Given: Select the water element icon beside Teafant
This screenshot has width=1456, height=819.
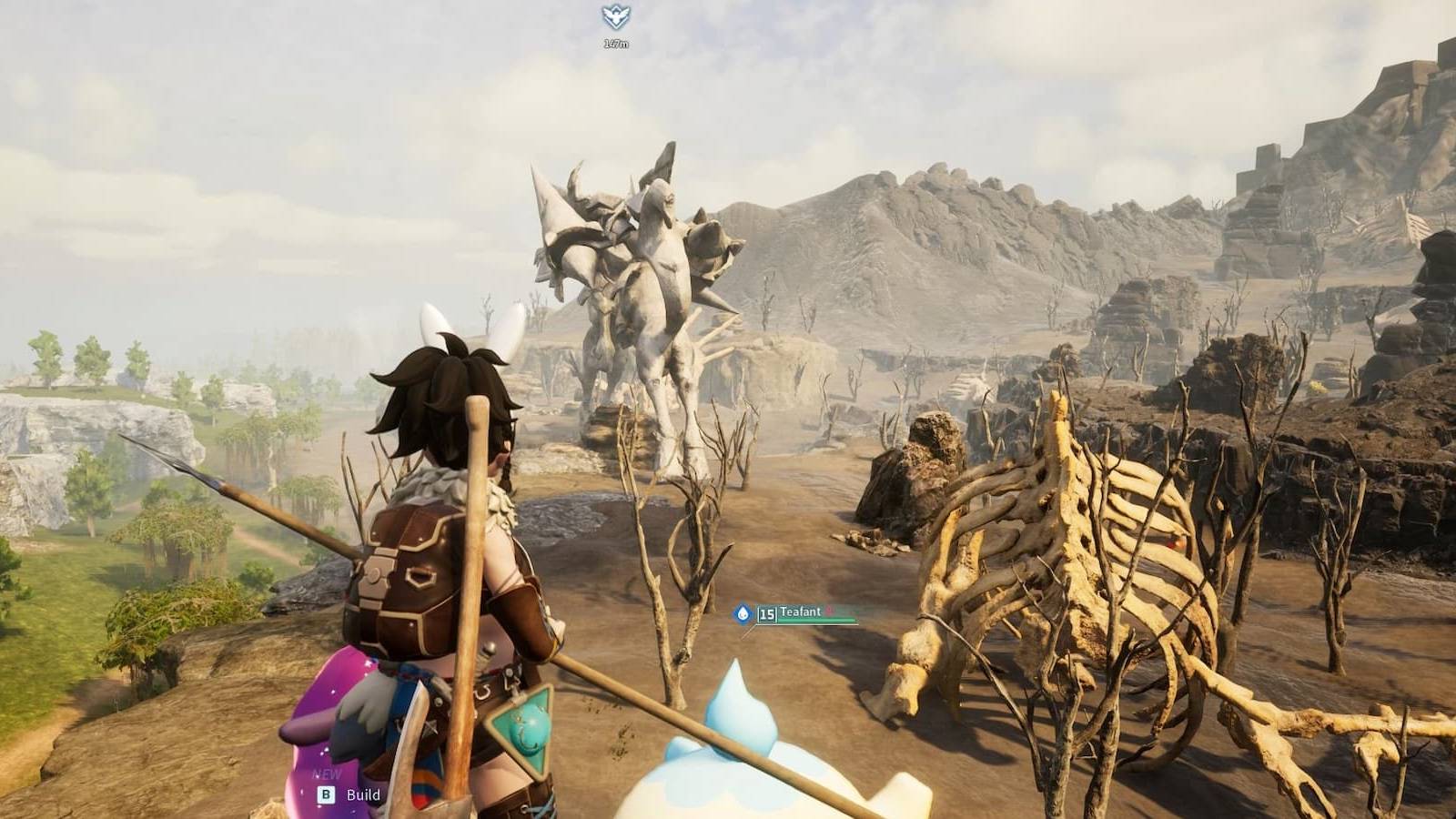Looking at the screenshot, I should click(x=742, y=612).
